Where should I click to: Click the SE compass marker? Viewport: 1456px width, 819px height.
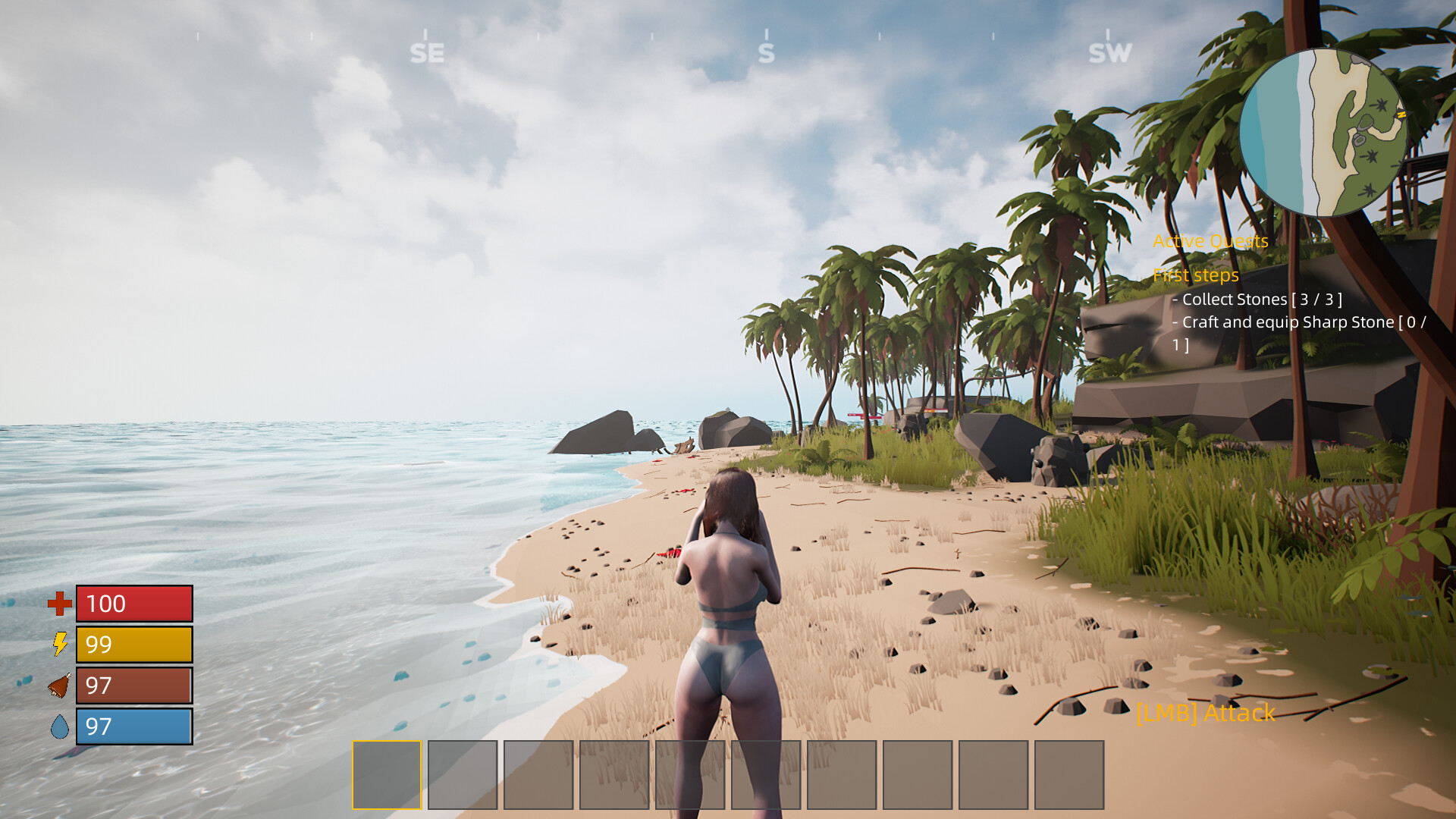pyautogui.click(x=427, y=52)
